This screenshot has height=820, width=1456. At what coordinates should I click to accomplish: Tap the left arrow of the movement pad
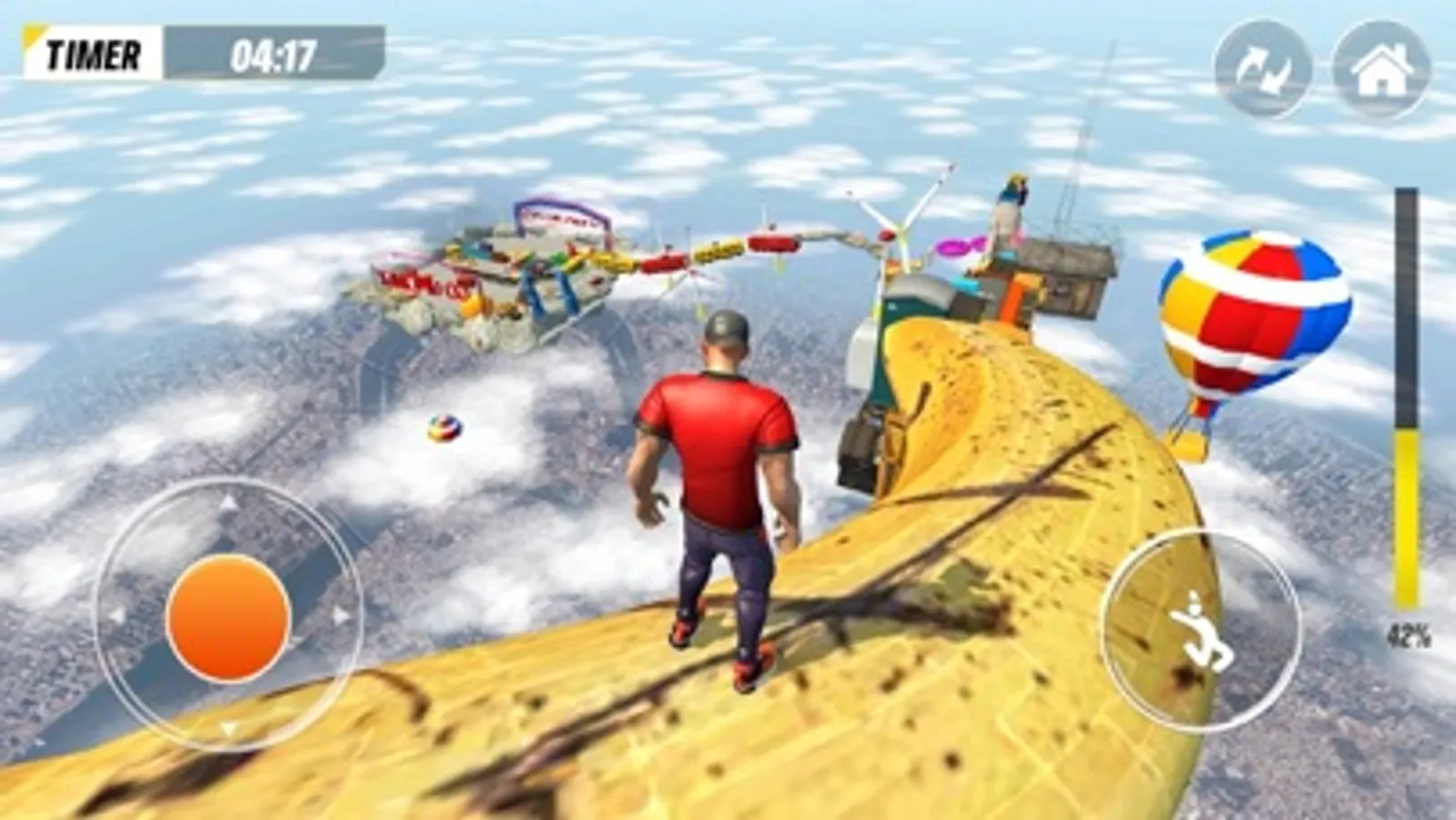point(118,616)
